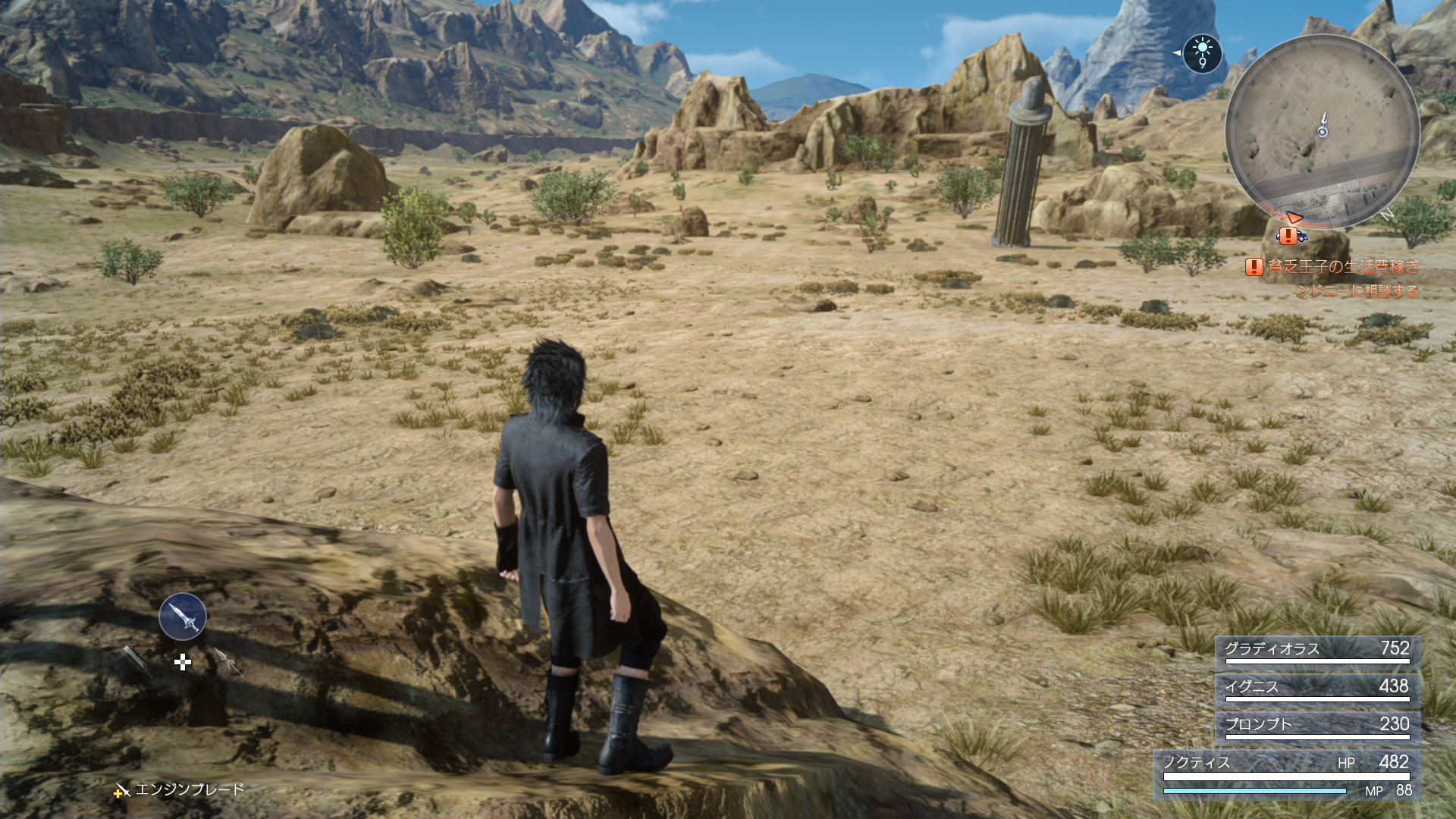Click the sun time-of-day indicator

pos(1202,53)
